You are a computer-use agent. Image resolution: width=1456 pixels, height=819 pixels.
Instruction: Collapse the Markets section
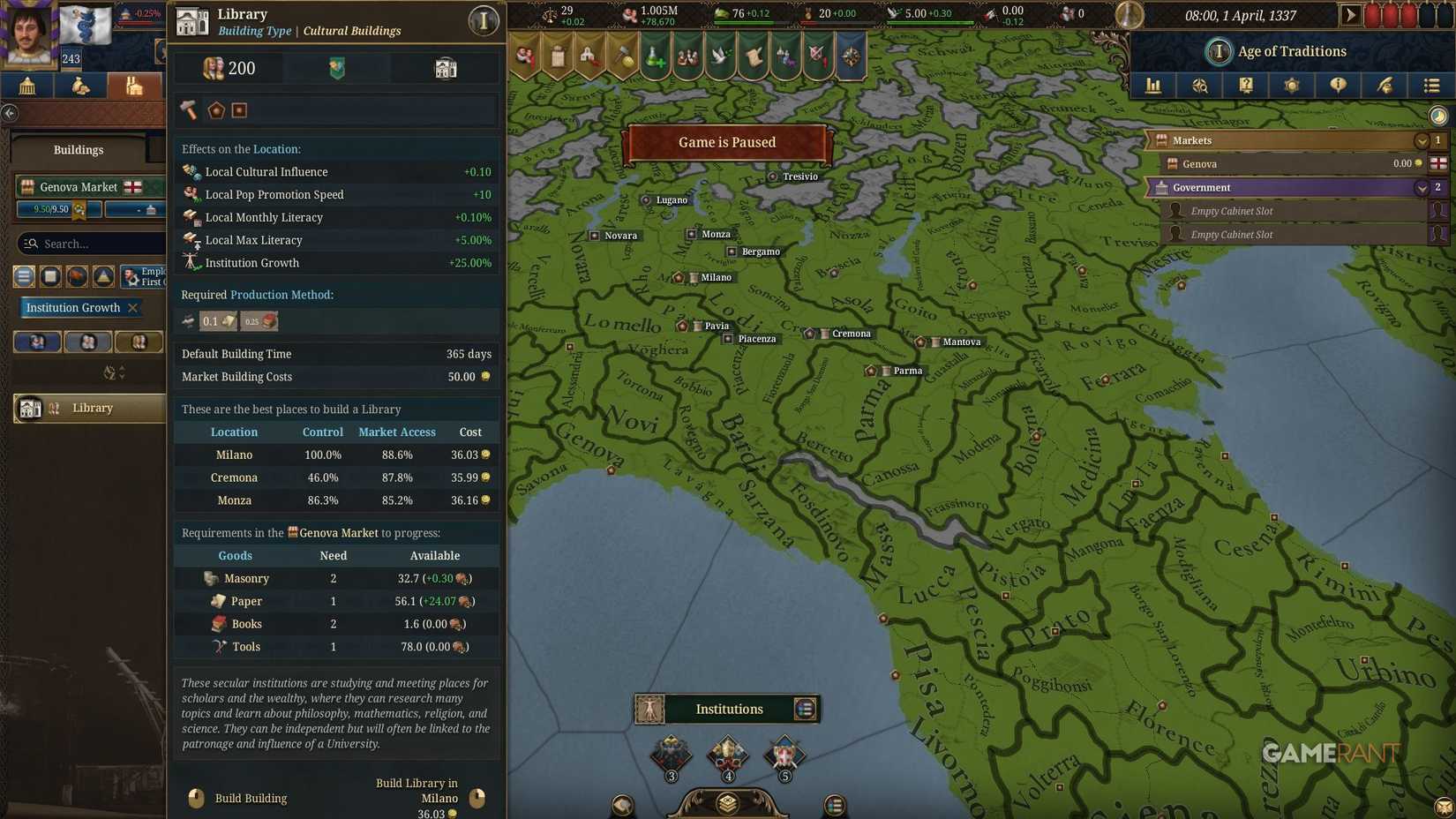[1422, 139]
